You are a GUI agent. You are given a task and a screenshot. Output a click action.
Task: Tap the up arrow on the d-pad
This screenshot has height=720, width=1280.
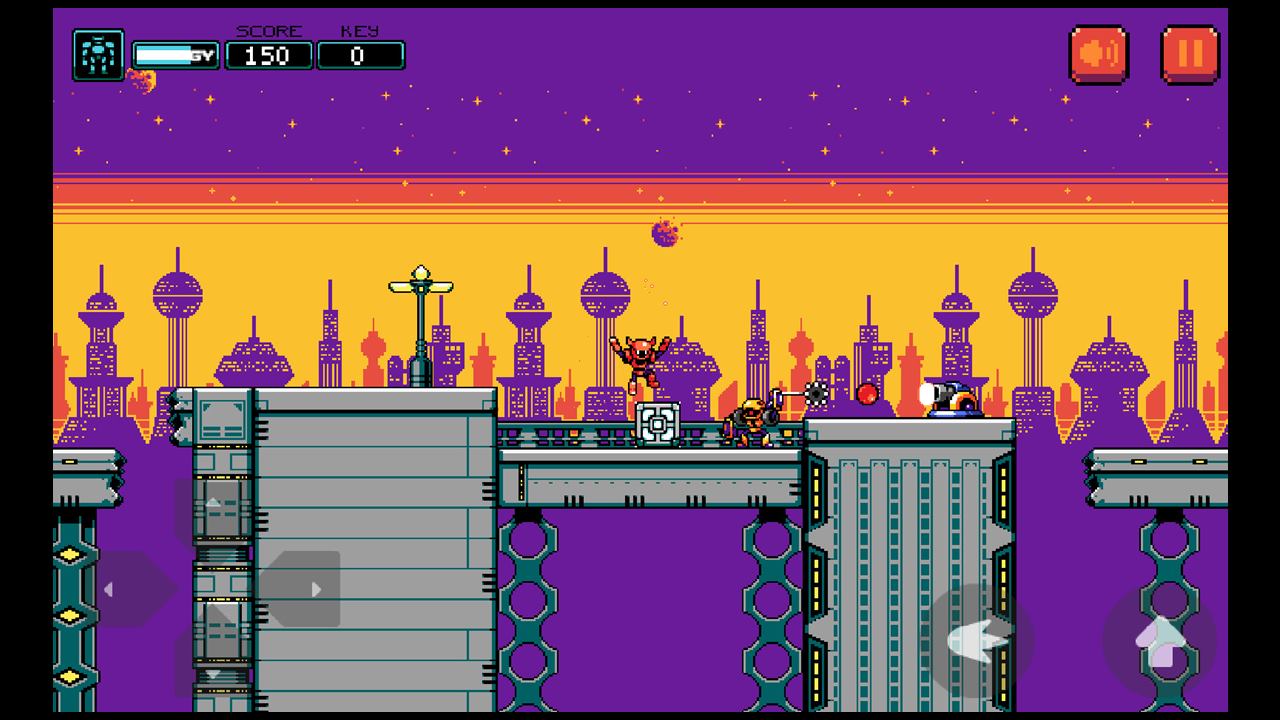pyautogui.click(x=212, y=507)
